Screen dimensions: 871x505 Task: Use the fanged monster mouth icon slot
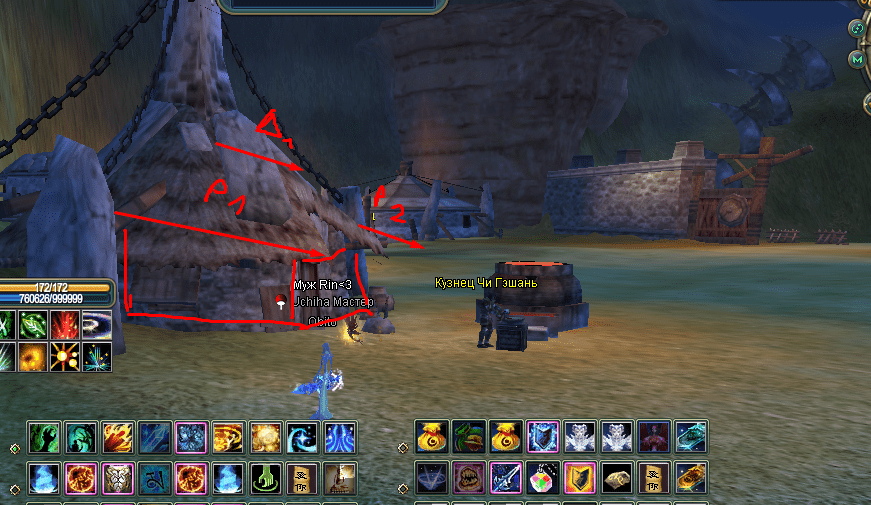(469, 478)
